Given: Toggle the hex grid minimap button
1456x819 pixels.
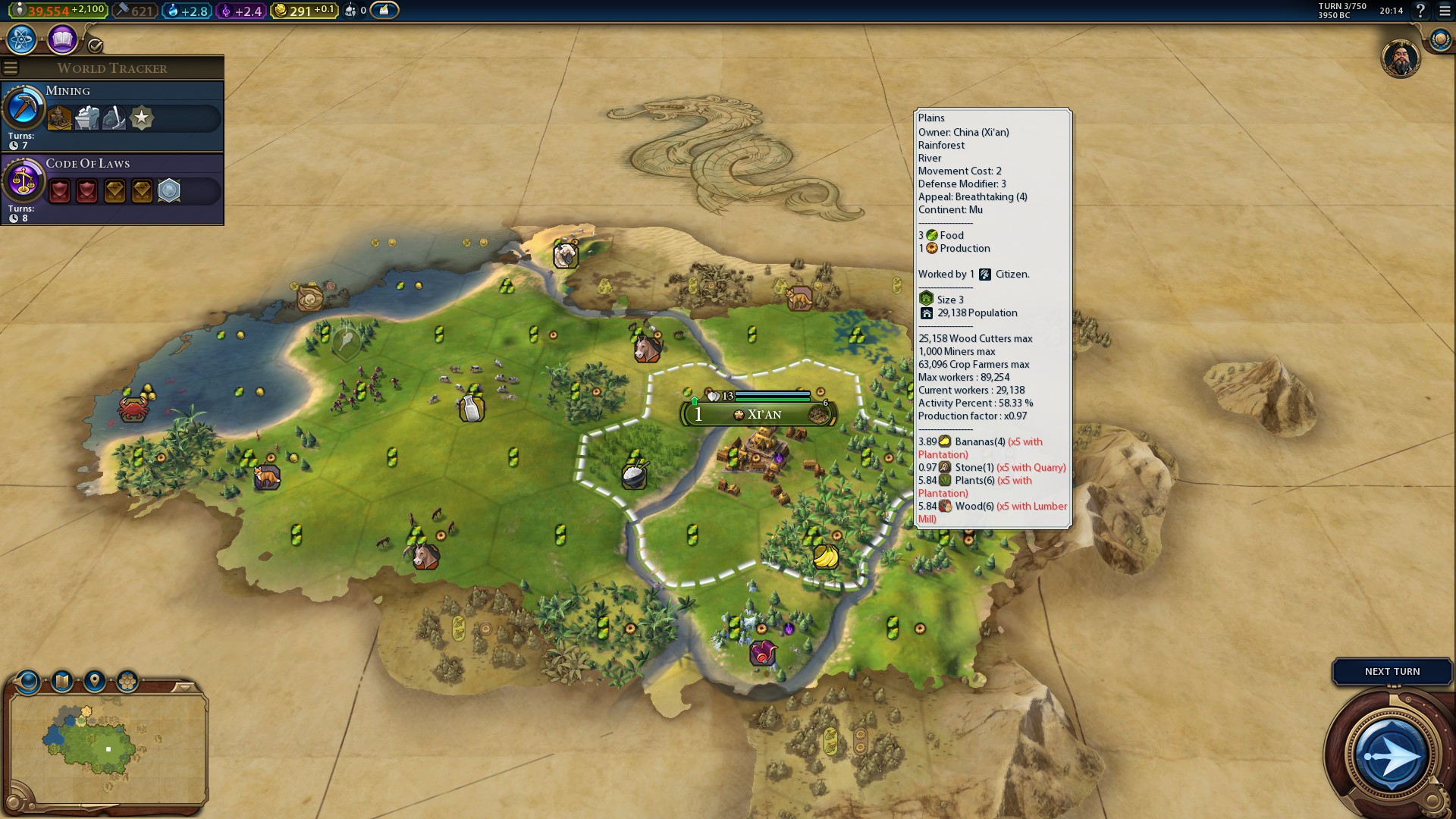Looking at the screenshot, I should click(127, 681).
